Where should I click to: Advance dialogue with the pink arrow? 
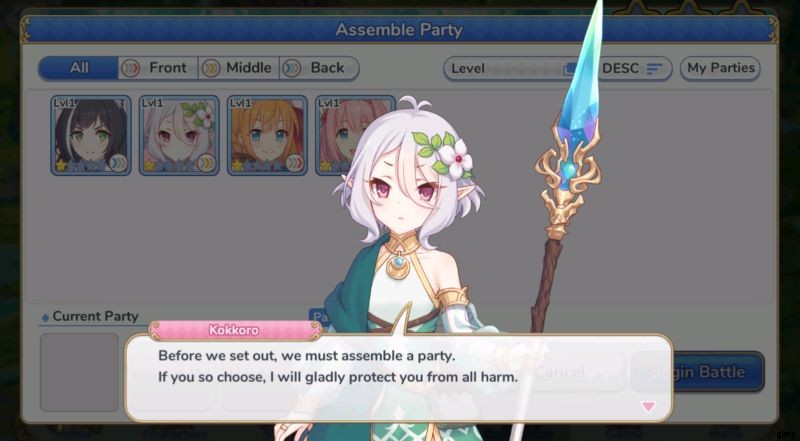[x=648, y=406]
